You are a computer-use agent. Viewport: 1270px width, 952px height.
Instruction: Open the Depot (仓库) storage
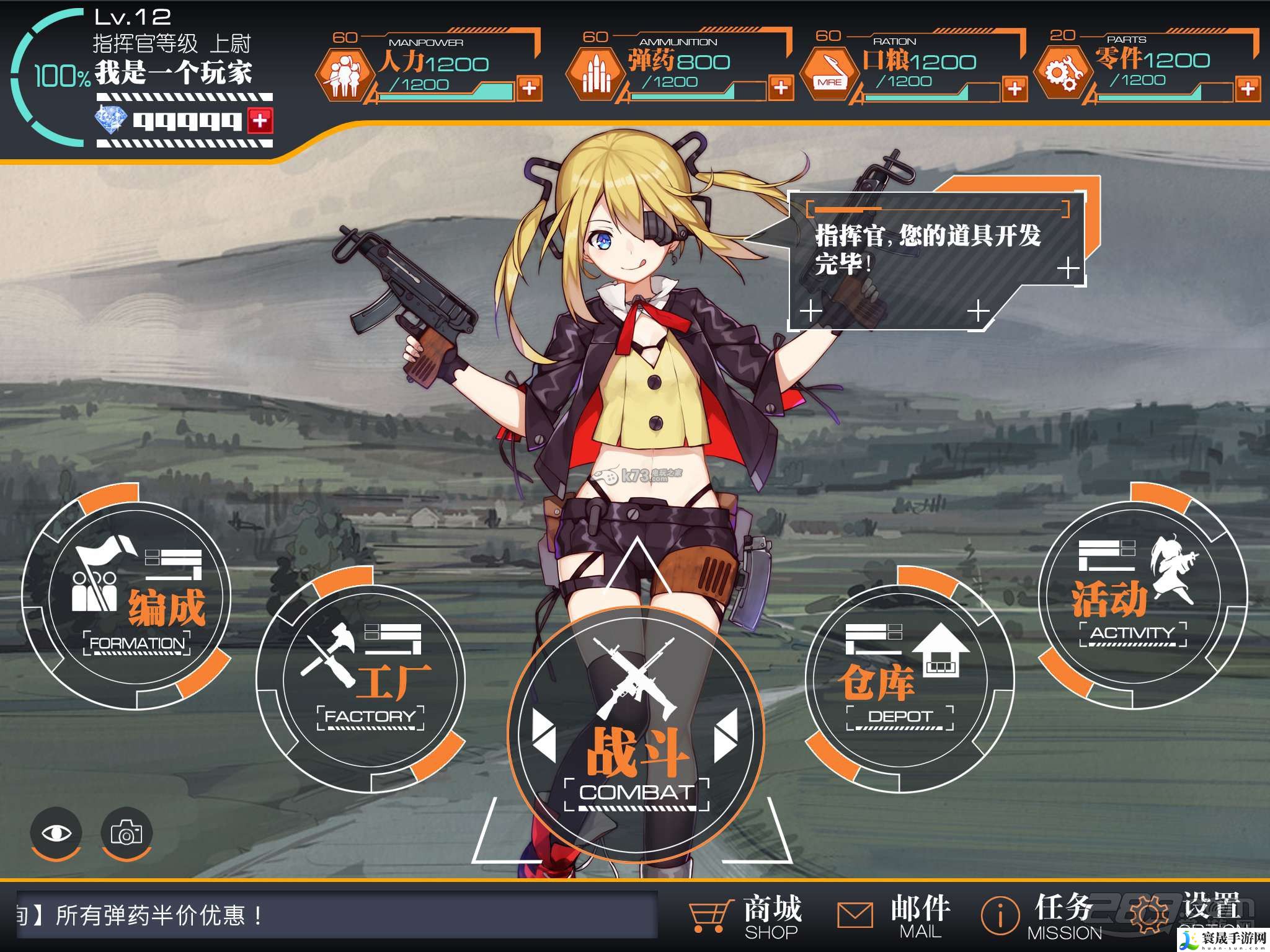[909, 679]
